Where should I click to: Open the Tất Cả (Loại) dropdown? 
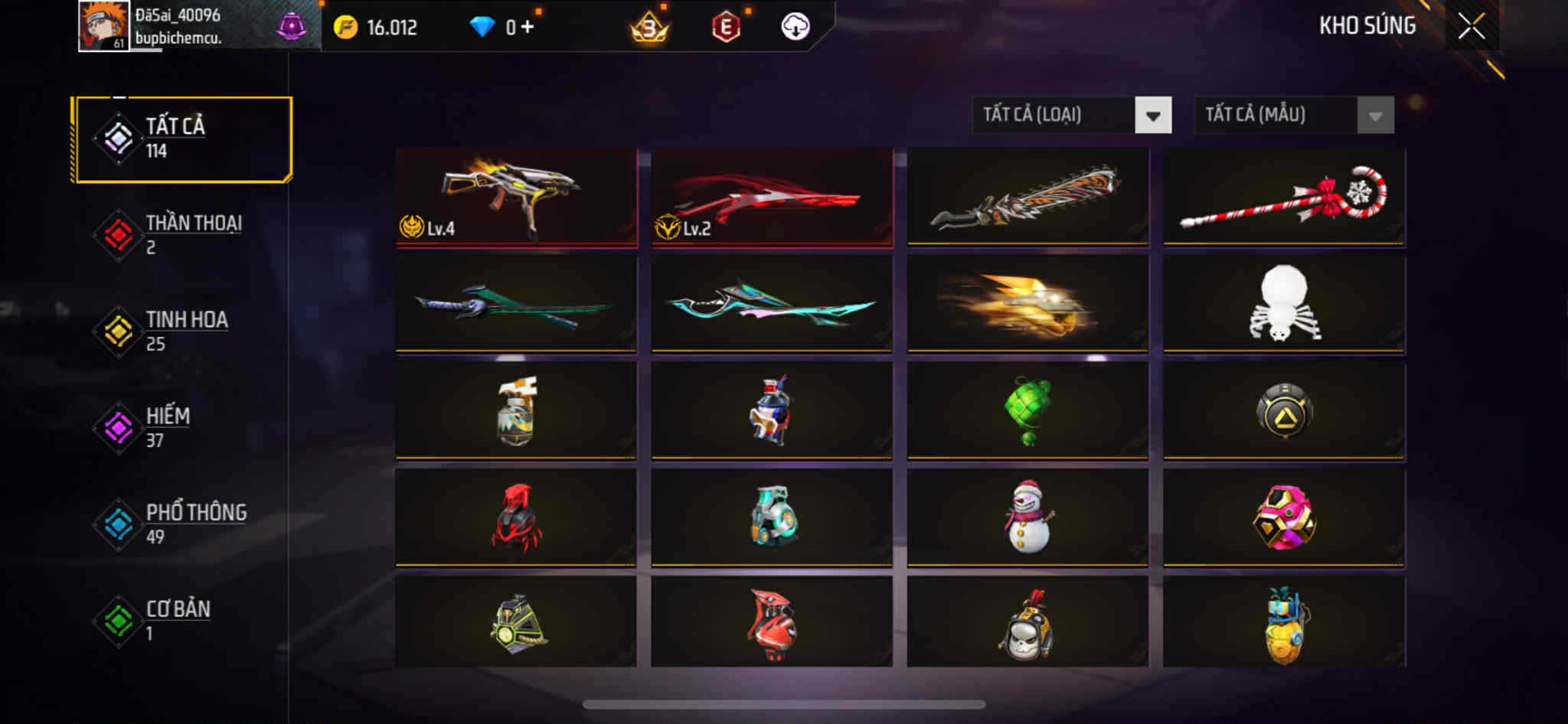click(x=1153, y=116)
